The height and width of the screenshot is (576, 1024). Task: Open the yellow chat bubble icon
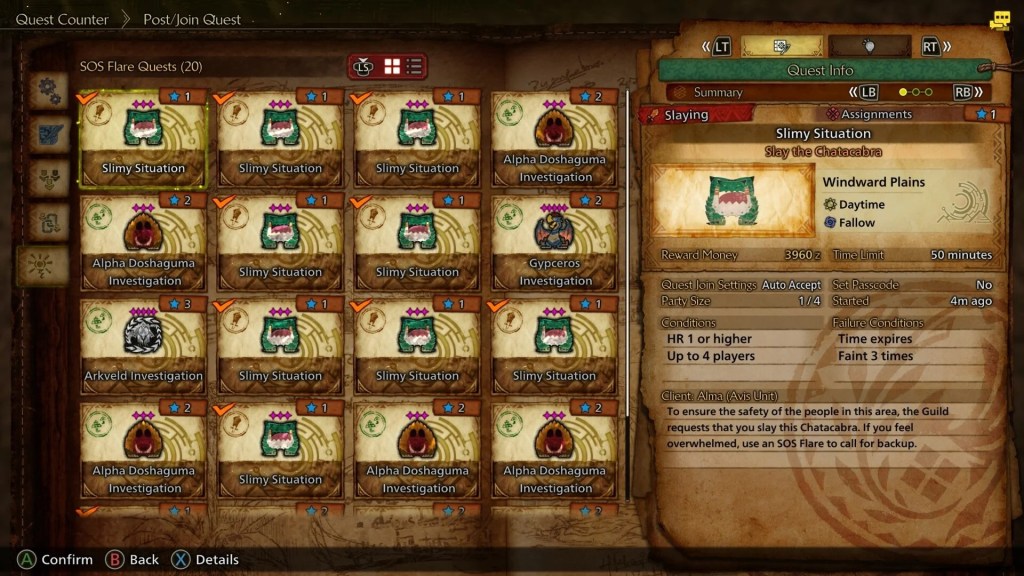click(999, 20)
